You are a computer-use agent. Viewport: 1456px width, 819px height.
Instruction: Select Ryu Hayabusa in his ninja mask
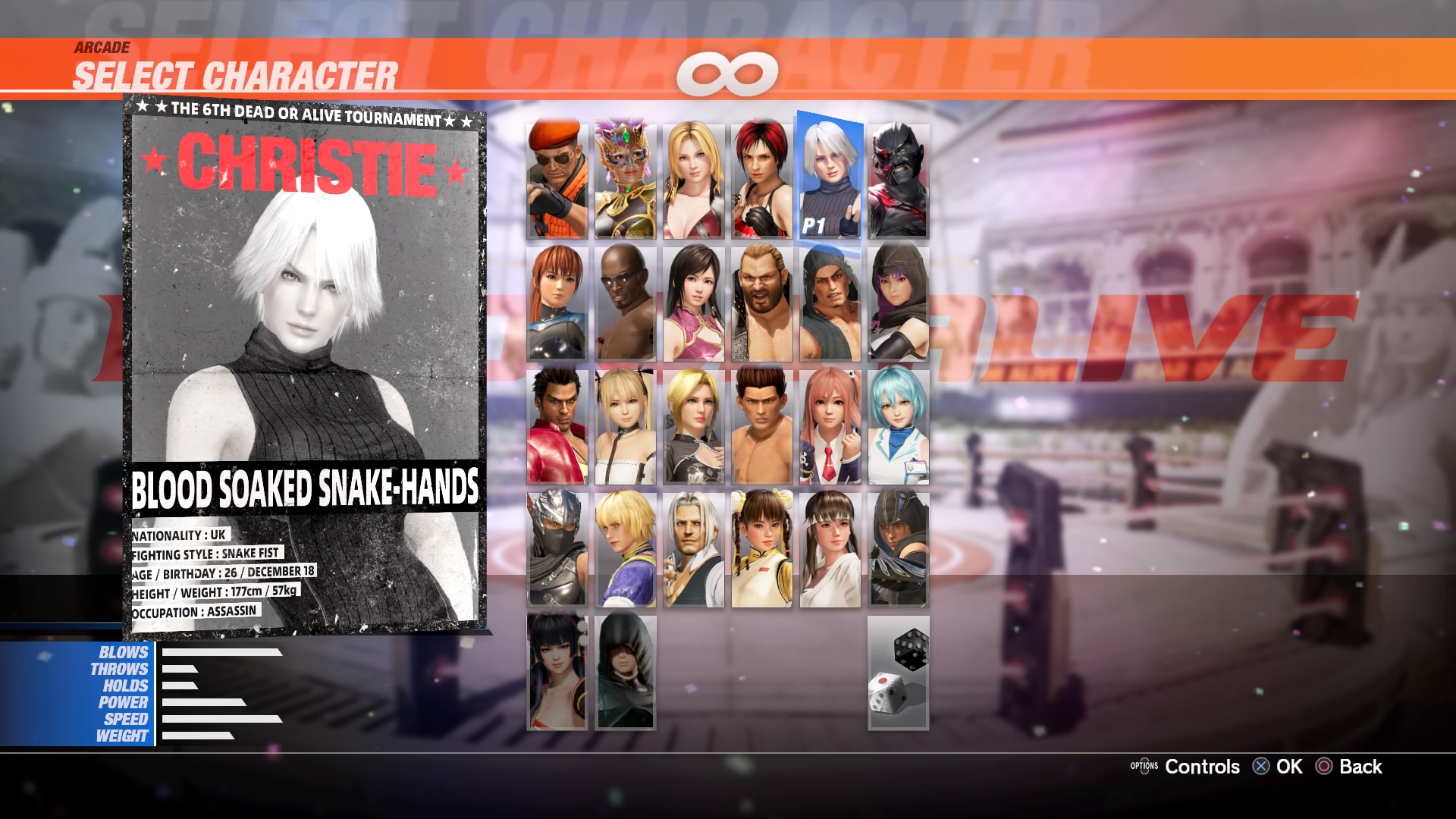pyautogui.click(x=557, y=550)
